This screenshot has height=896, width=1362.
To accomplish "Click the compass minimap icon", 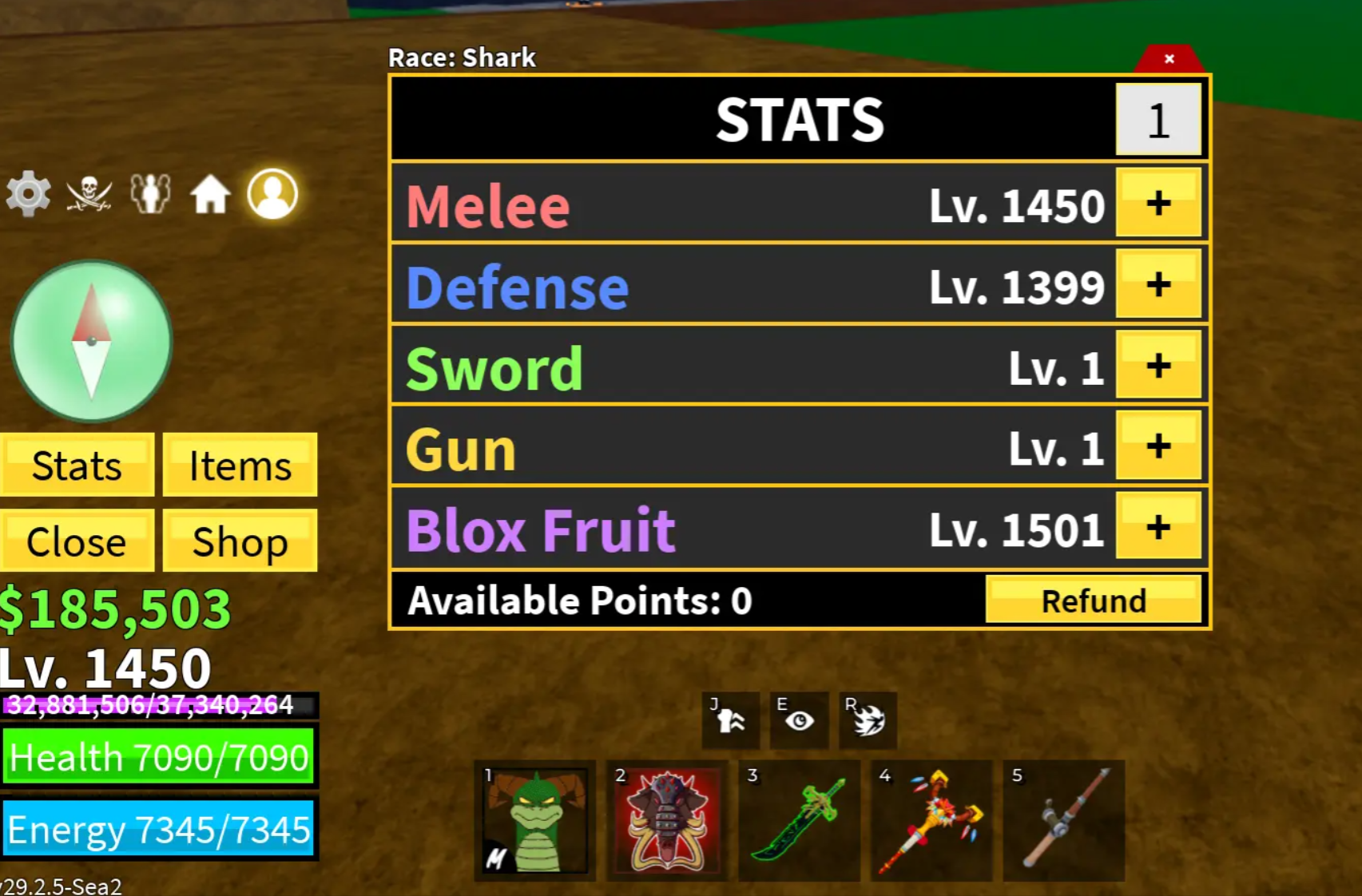I will click(90, 341).
